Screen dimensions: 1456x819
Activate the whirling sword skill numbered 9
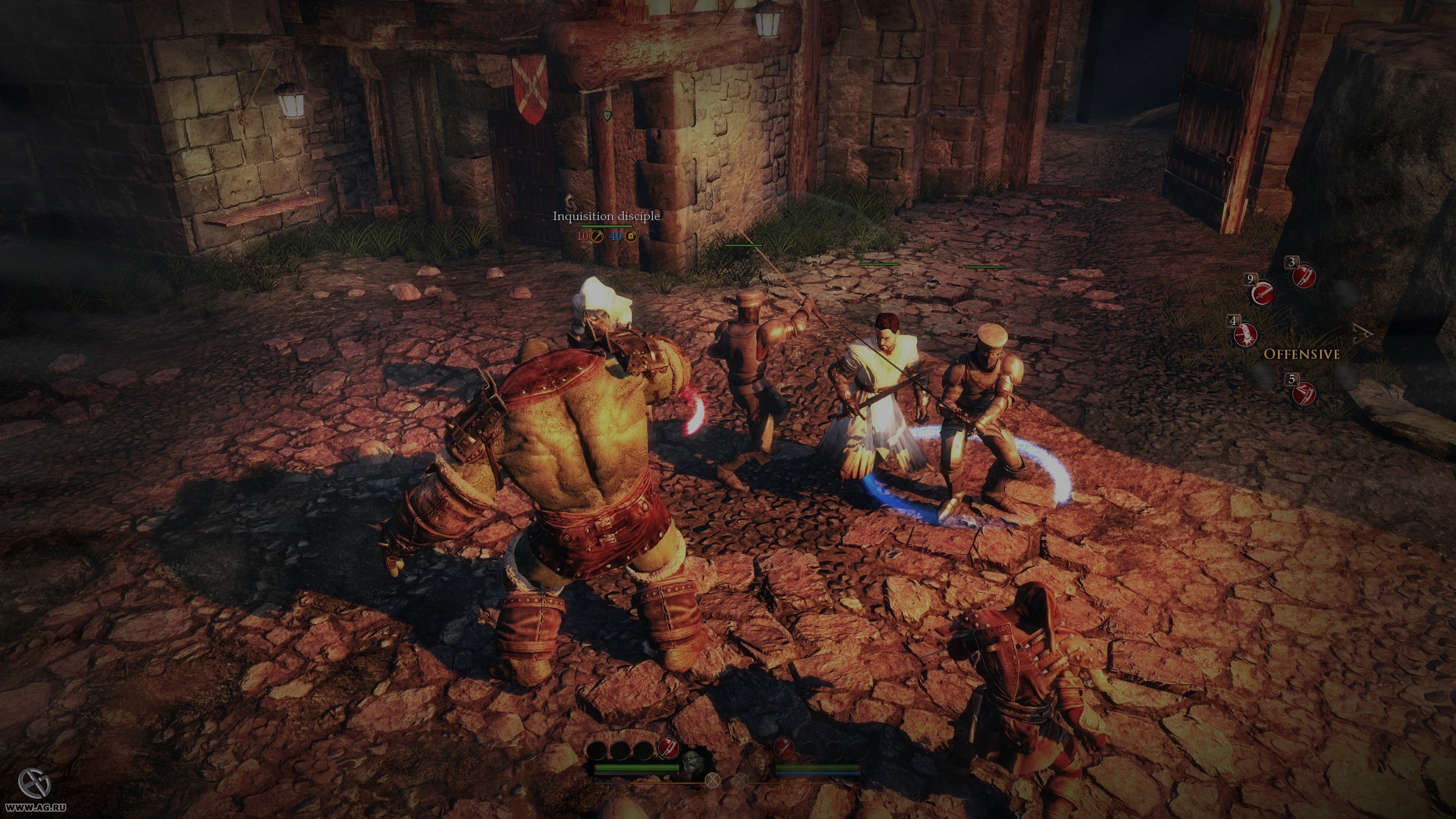click(x=1263, y=293)
